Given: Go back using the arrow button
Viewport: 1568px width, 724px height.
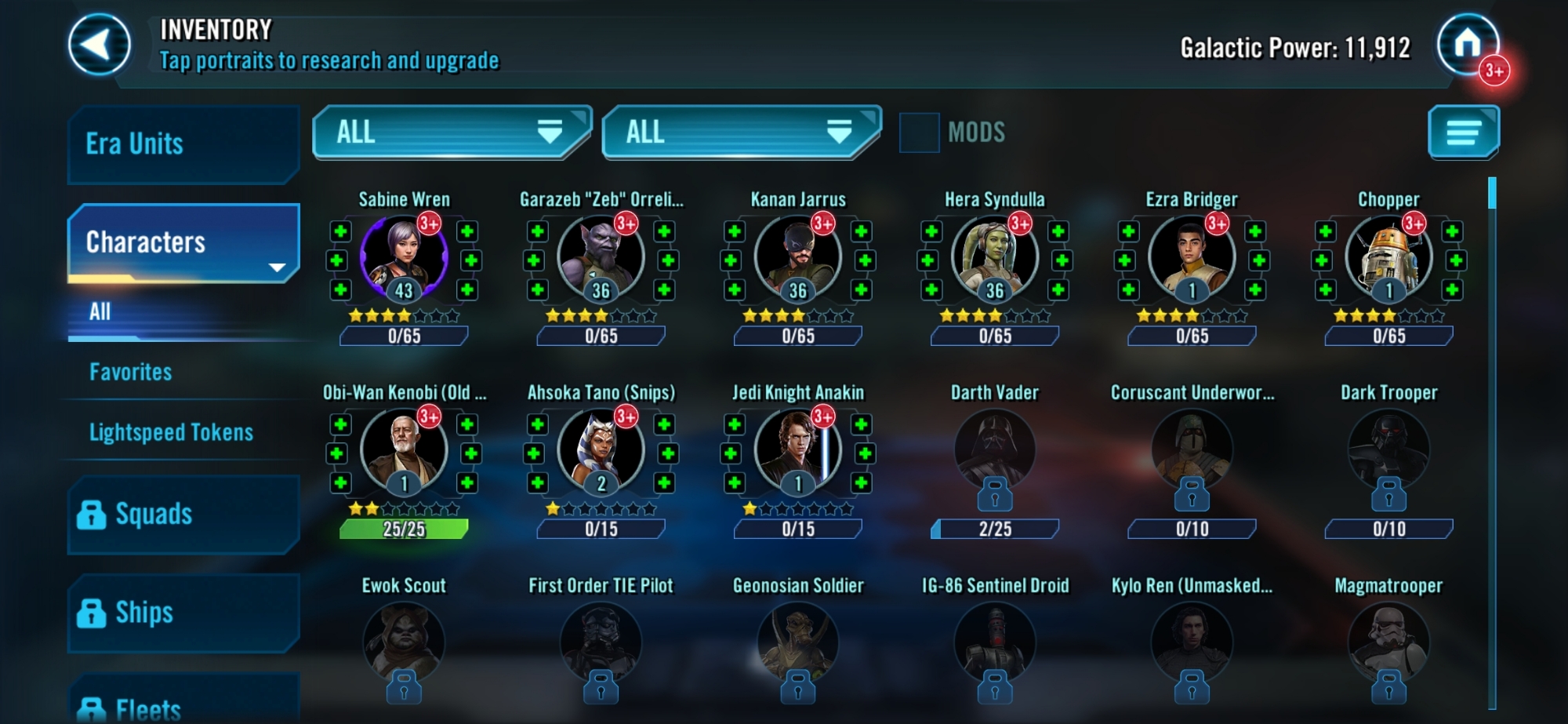Looking at the screenshot, I should point(99,45).
